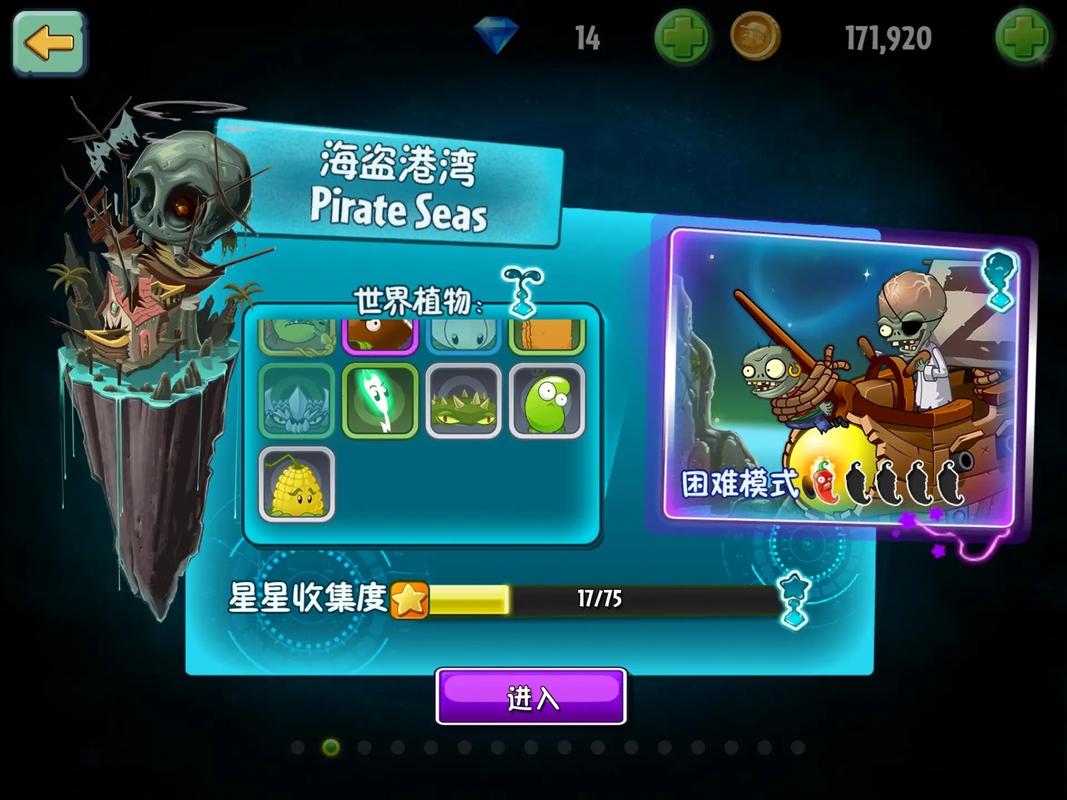Go back with the yellow arrow button
Image resolution: width=1067 pixels, height=800 pixels.
click(x=49, y=42)
